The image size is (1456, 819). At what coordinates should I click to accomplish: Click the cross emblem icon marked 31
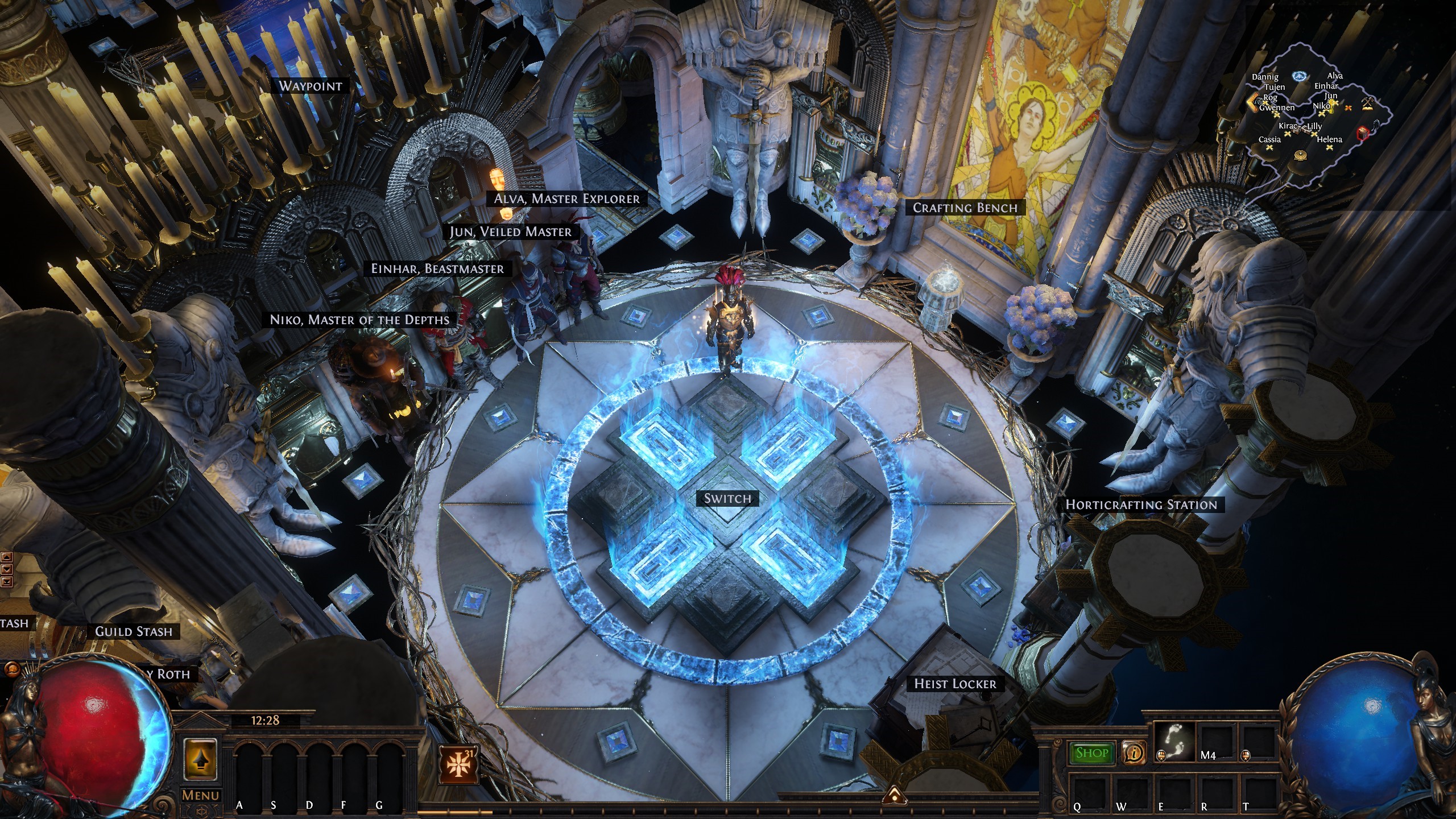[x=457, y=764]
